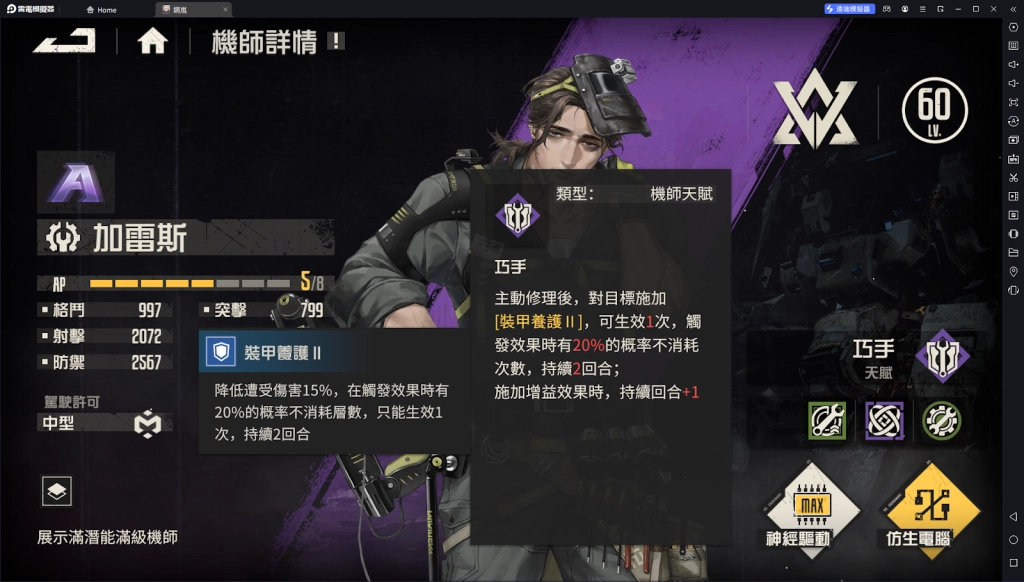Go back using the return arrow
1024x582 pixels.
click(64, 41)
